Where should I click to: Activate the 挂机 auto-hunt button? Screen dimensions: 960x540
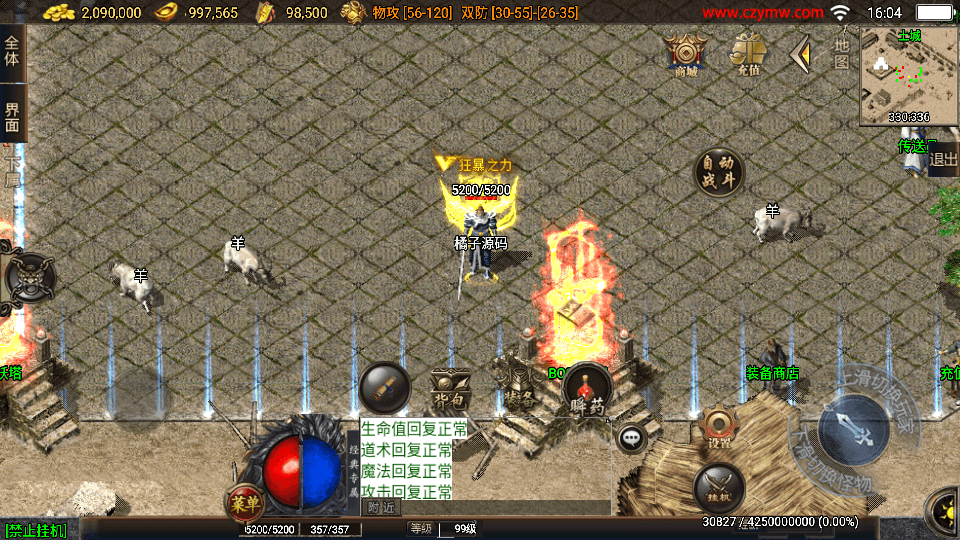[718, 489]
